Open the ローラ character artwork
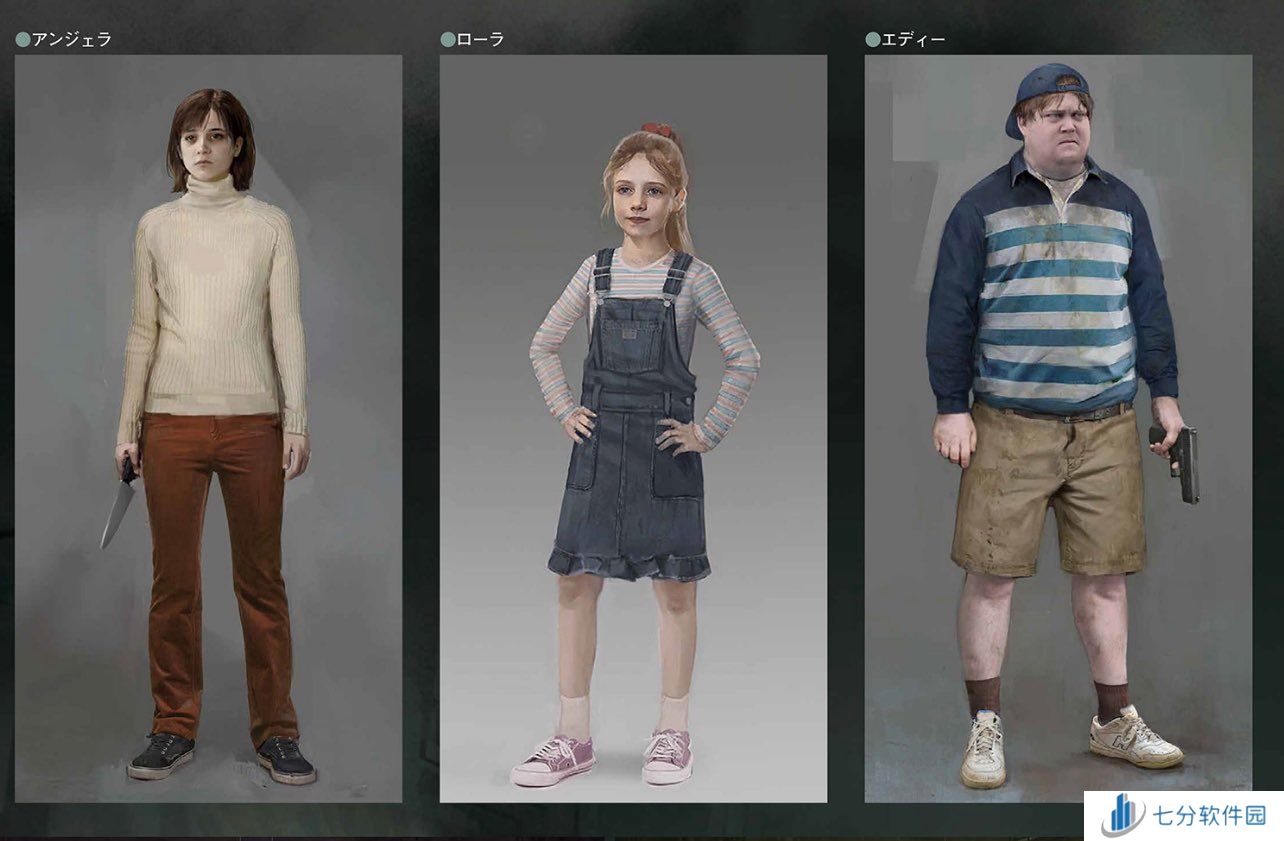Image resolution: width=1284 pixels, height=841 pixels. tap(633, 428)
